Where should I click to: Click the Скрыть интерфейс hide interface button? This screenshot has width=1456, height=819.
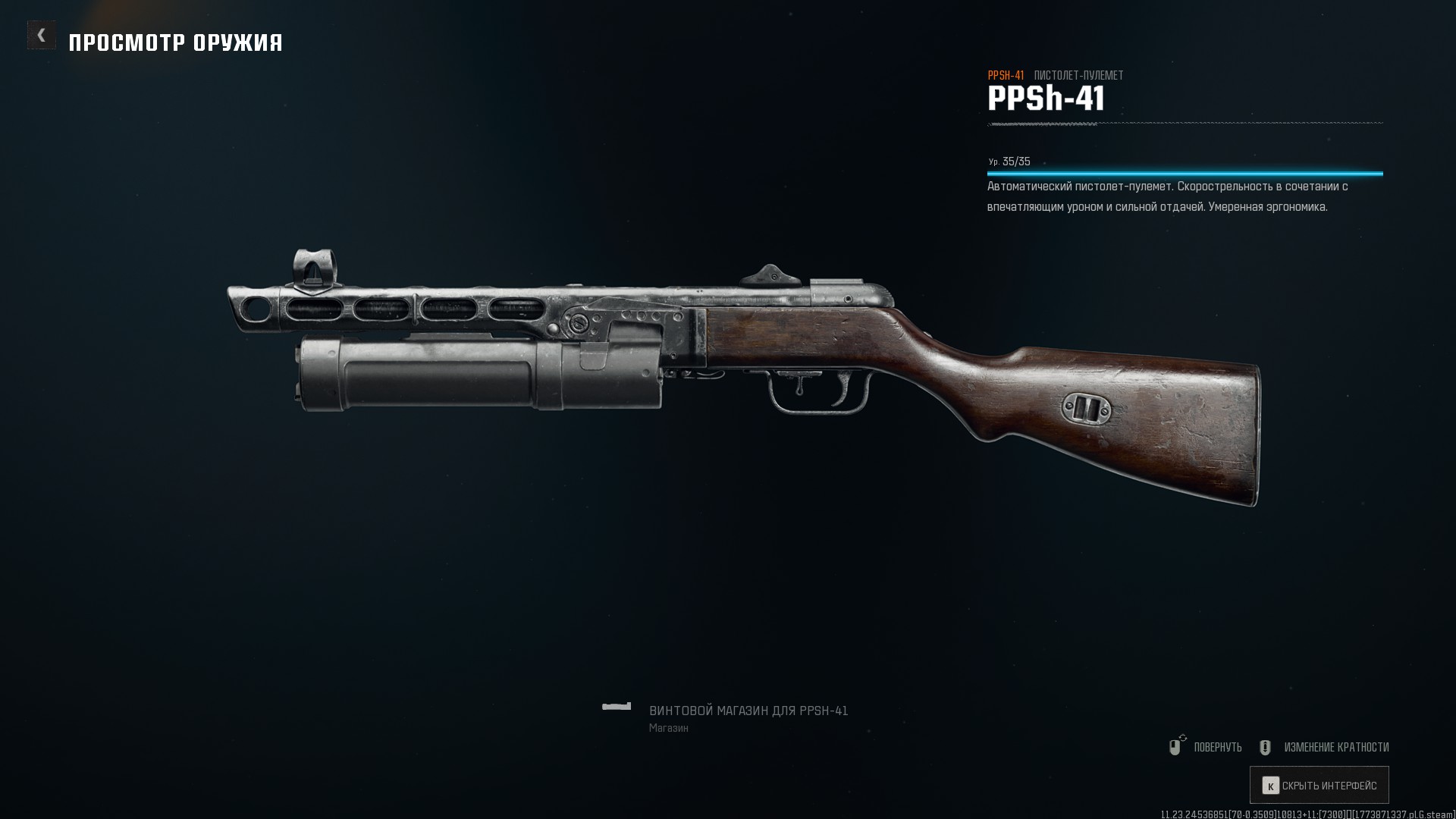(x=1319, y=786)
